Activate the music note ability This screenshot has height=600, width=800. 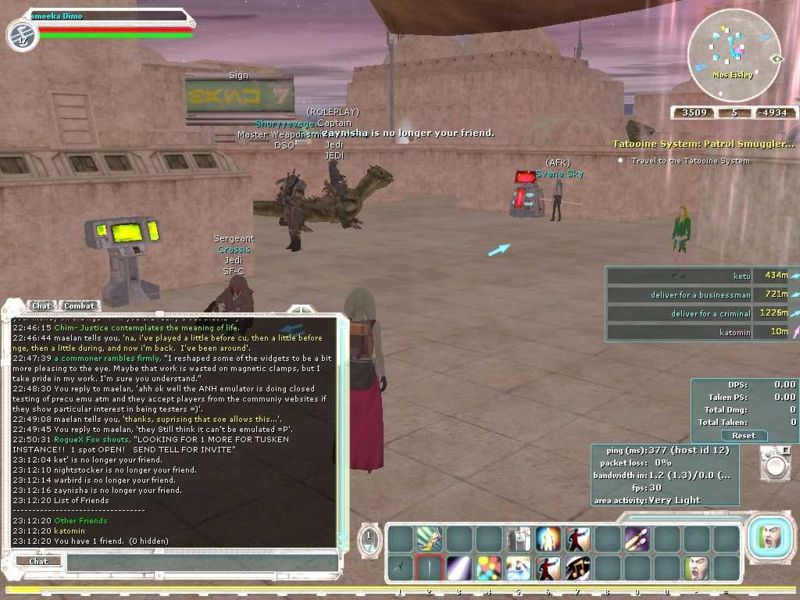[x=578, y=568]
